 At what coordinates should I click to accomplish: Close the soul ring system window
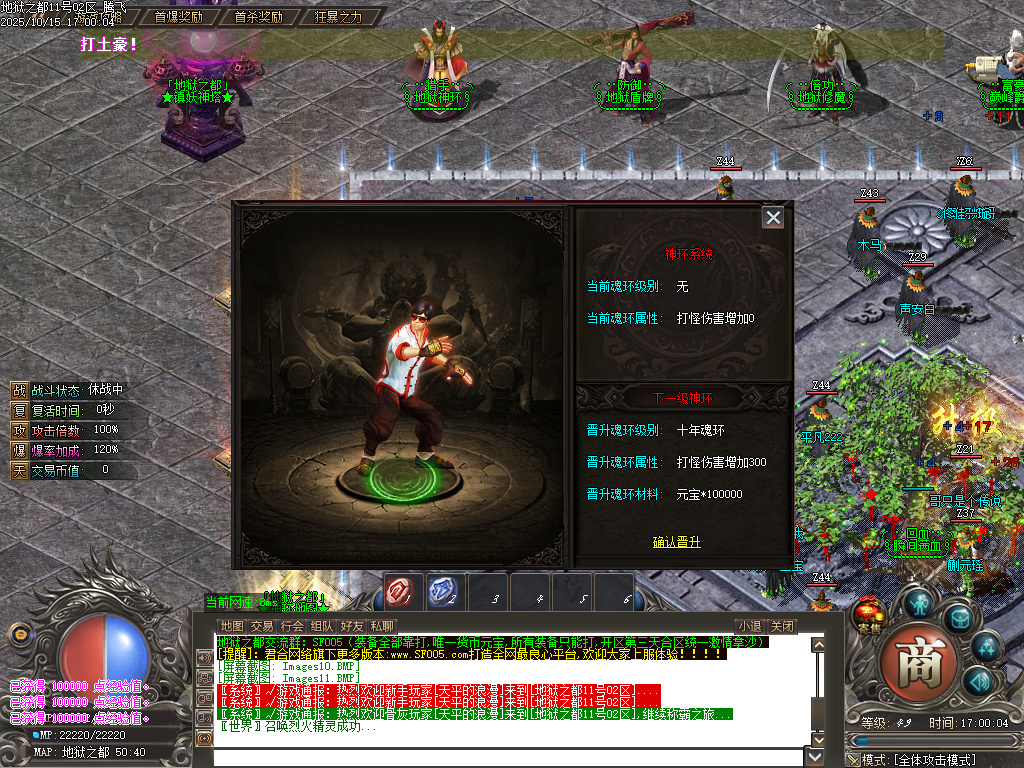pyautogui.click(x=772, y=217)
